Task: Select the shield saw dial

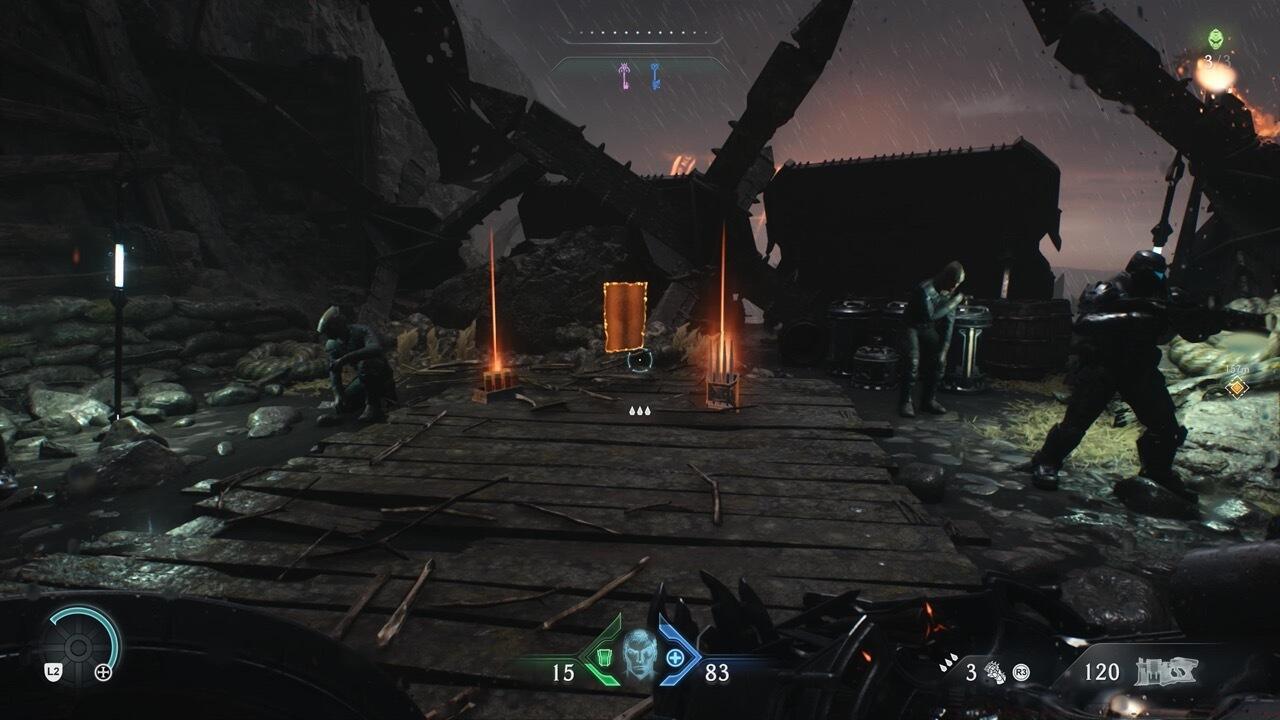Action: point(82,641)
